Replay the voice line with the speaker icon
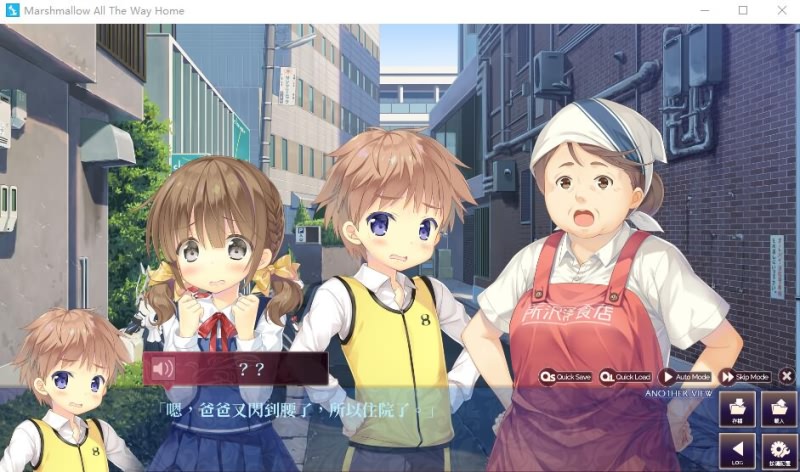800x472 pixels. click(162, 369)
